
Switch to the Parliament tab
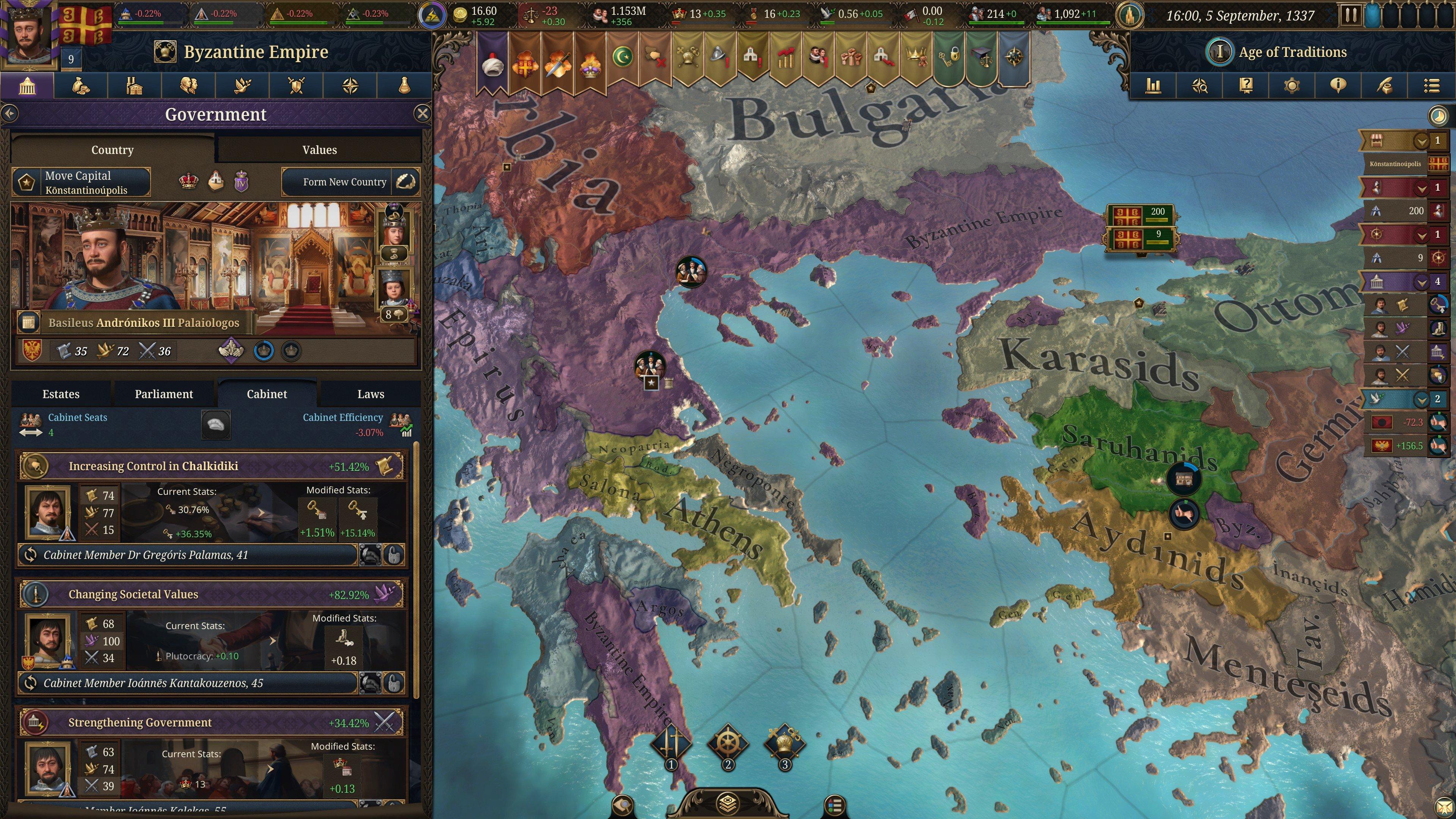(x=164, y=394)
